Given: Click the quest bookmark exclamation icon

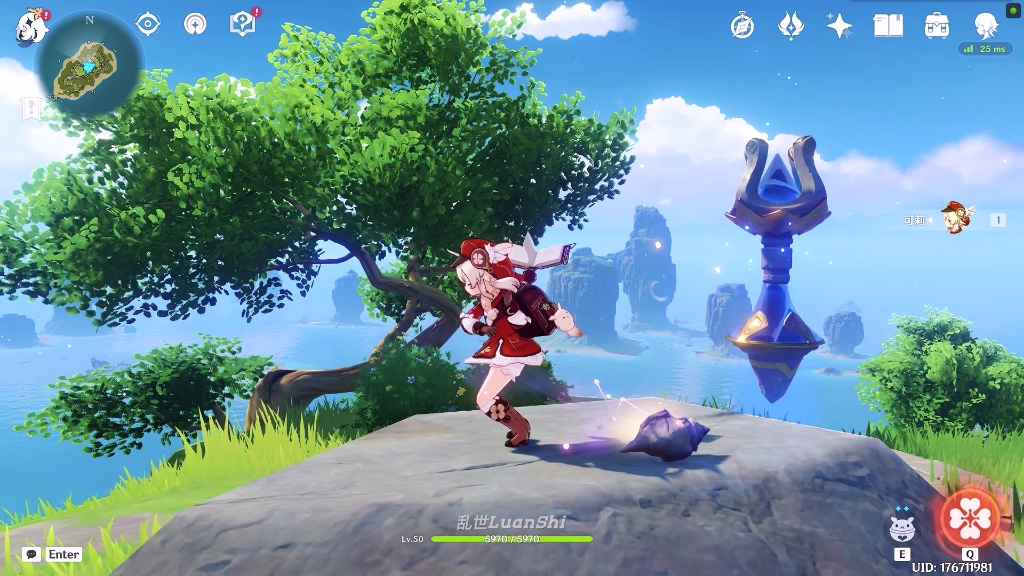Looking at the screenshot, I should pyautogui.click(x=32, y=108).
